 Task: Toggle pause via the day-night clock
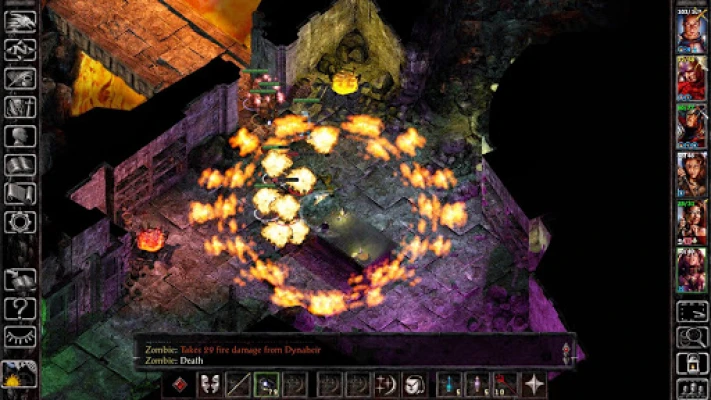pyautogui.click(x=20, y=375)
